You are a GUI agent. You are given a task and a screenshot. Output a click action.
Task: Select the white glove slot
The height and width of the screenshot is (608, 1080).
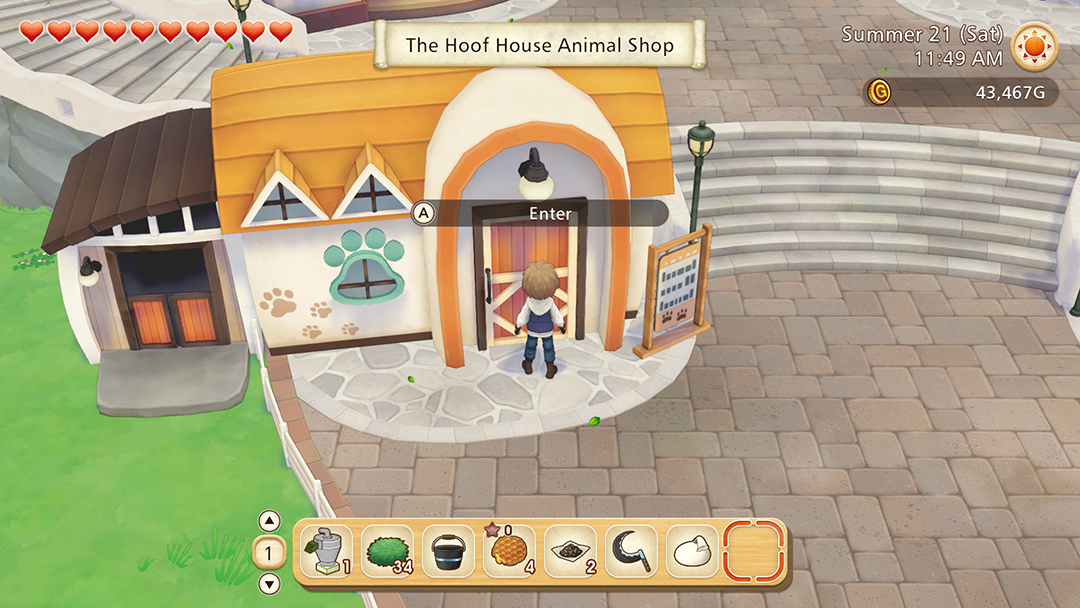(x=692, y=551)
